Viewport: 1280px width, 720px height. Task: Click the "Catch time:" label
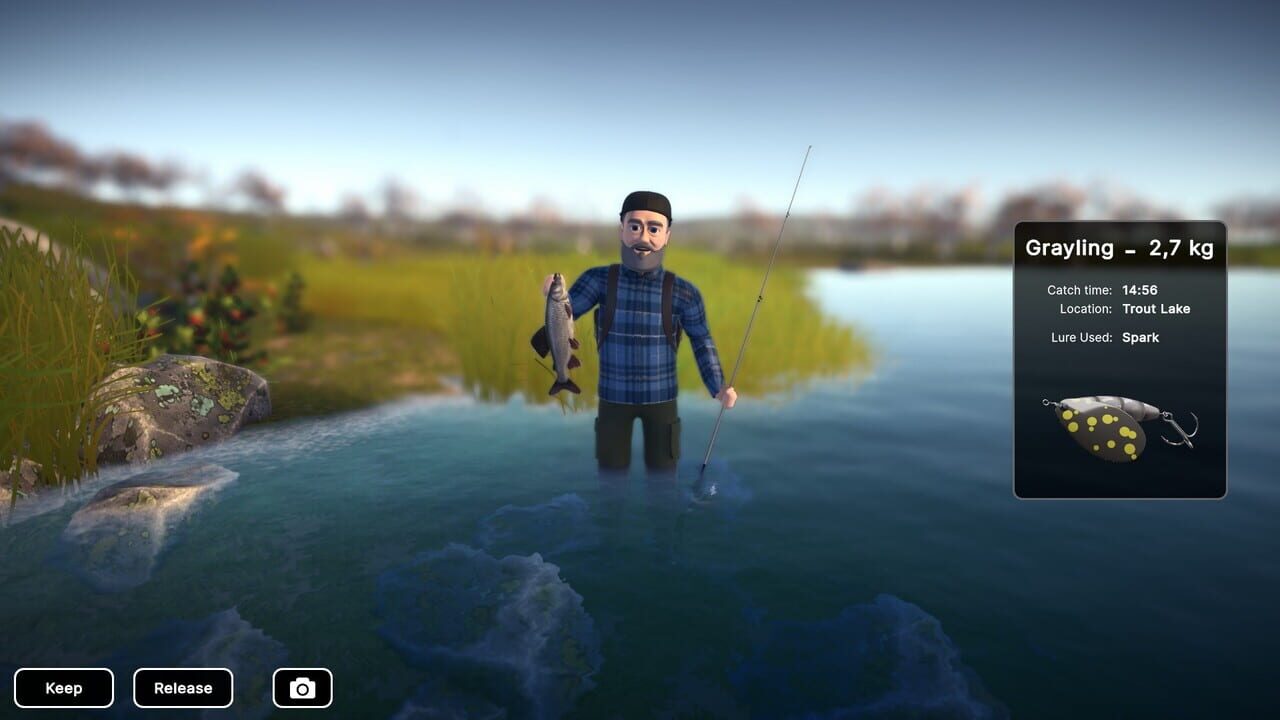tap(1079, 290)
